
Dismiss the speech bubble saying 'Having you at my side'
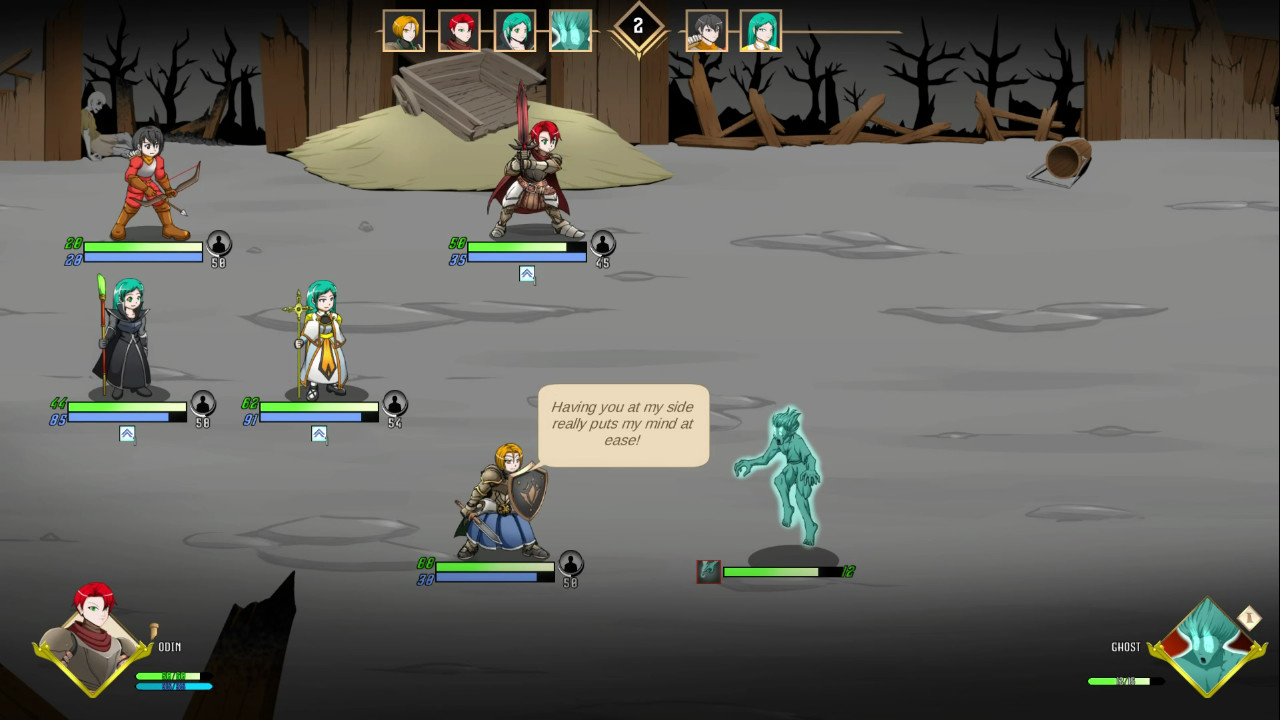(x=623, y=425)
